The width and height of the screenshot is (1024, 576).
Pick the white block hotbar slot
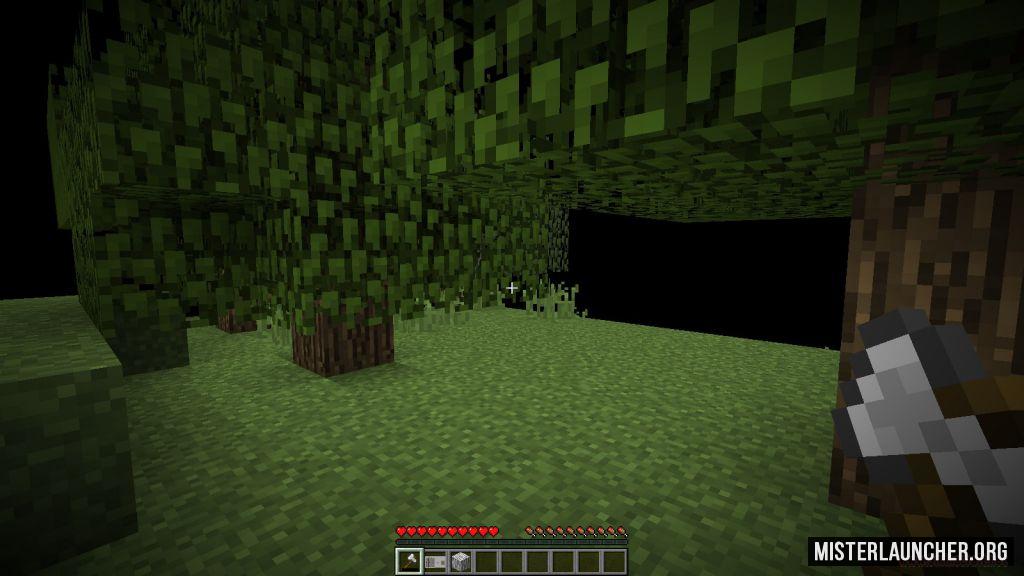point(461,561)
